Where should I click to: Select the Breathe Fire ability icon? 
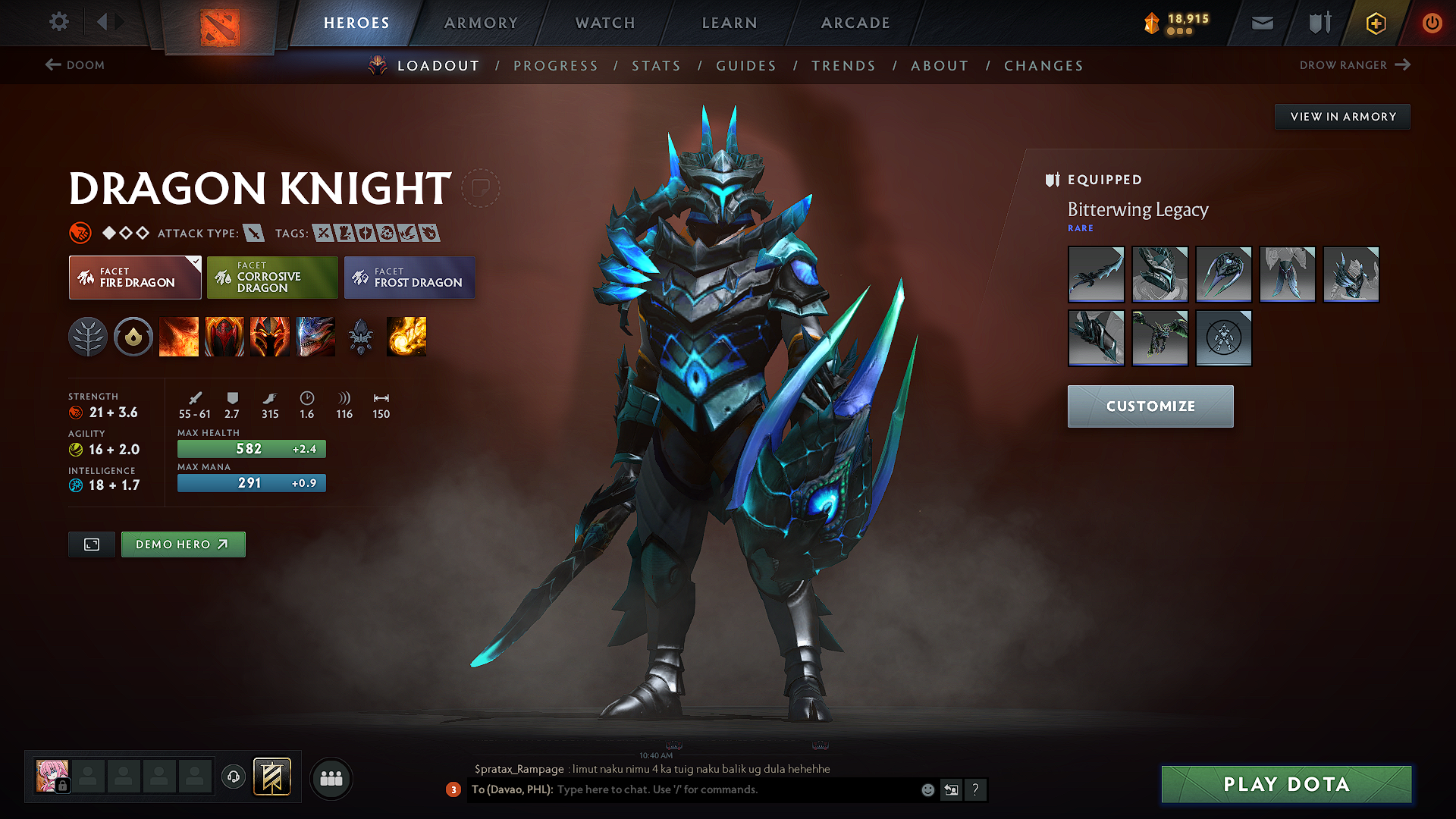pos(179,337)
